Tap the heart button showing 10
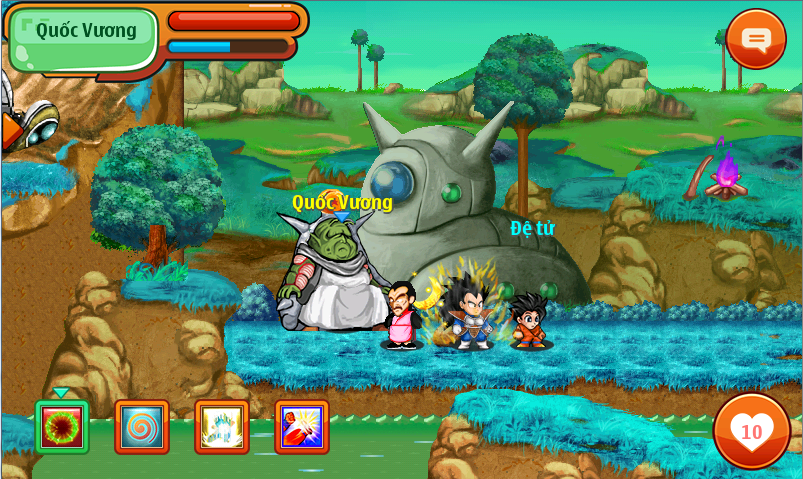Image resolution: width=803 pixels, height=479 pixels. [751, 431]
